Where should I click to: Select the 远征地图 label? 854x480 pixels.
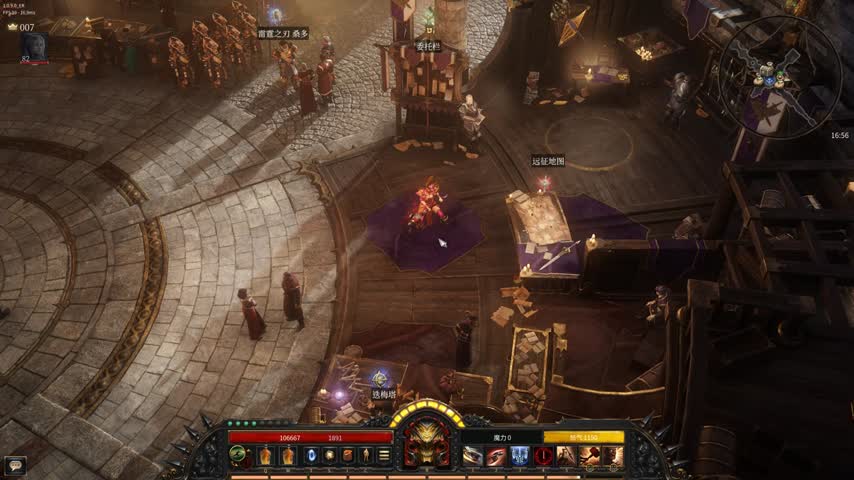tap(548, 160)
